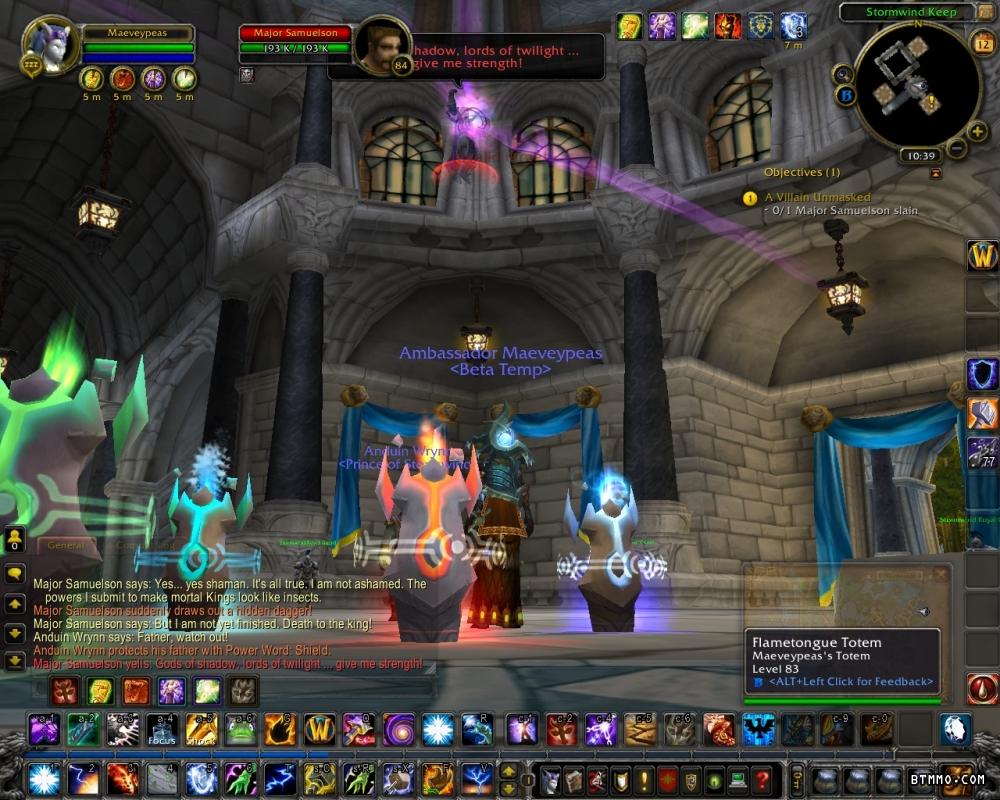Use the WoW logo action bar slot
The width and height of the screenshot is (1000, 800).
click(x=319, y=730)
